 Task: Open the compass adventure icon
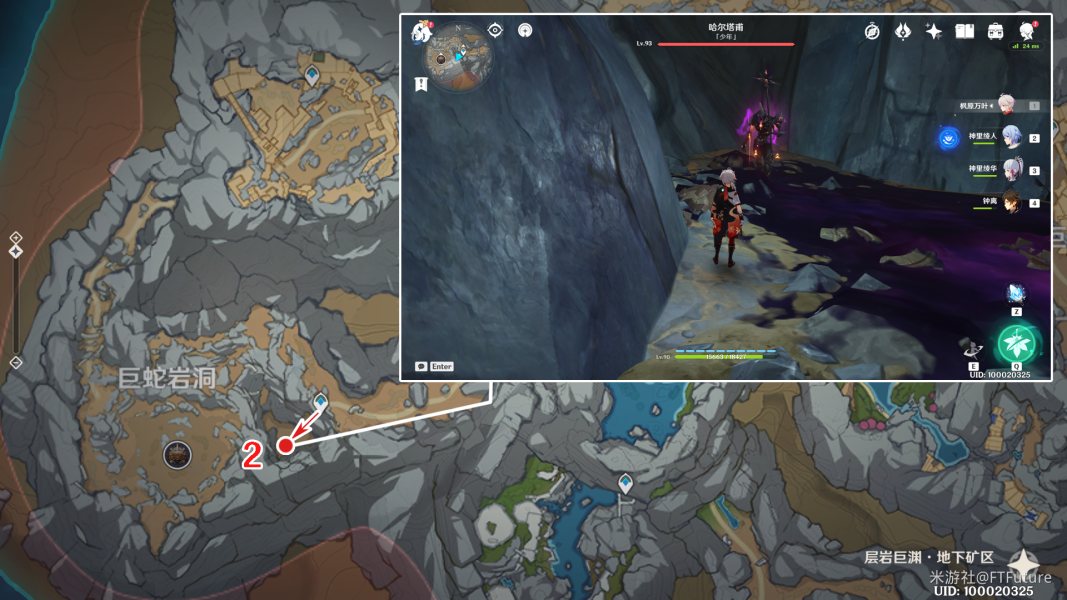872,32
